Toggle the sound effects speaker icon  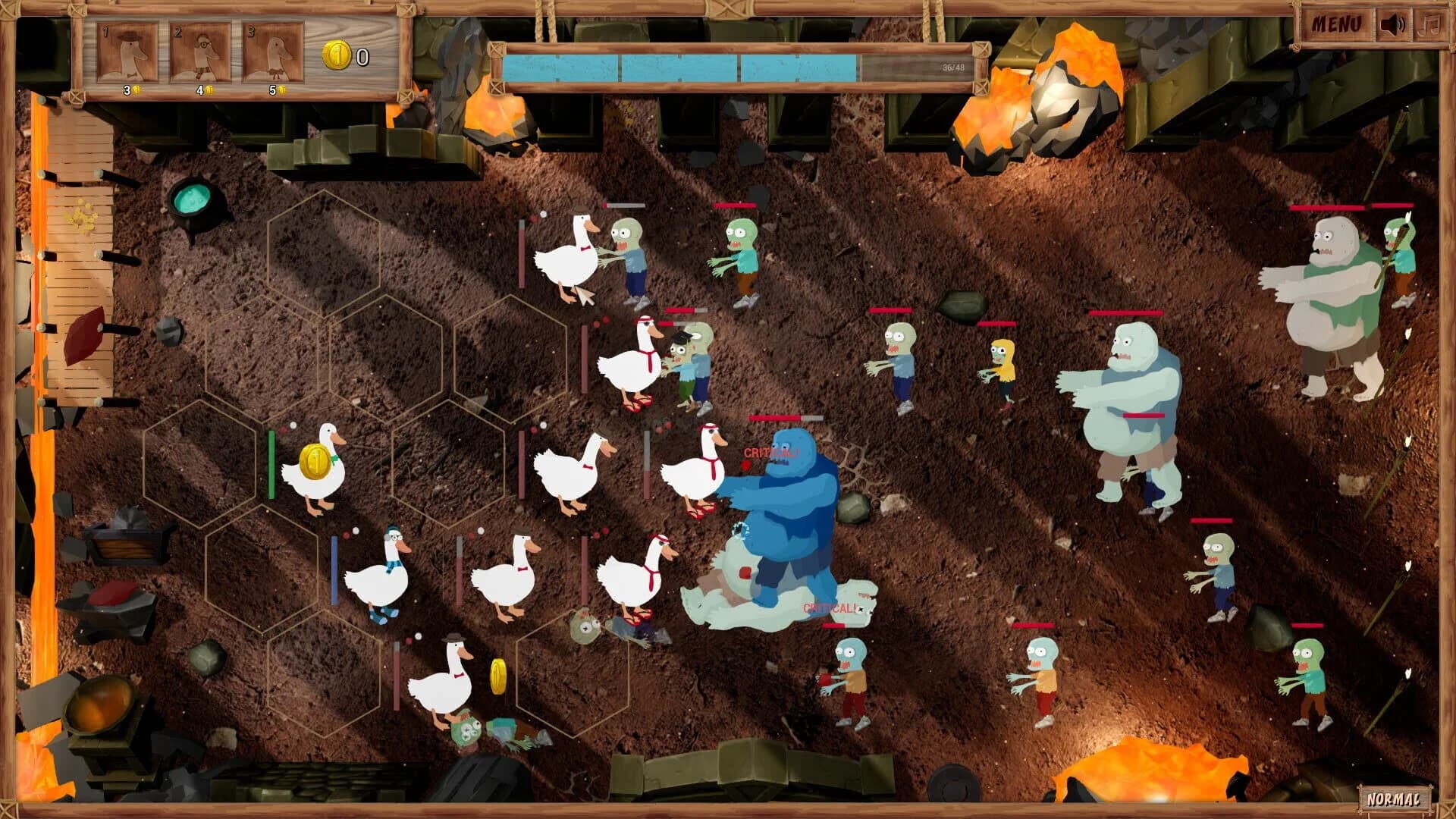point(1393,25)
